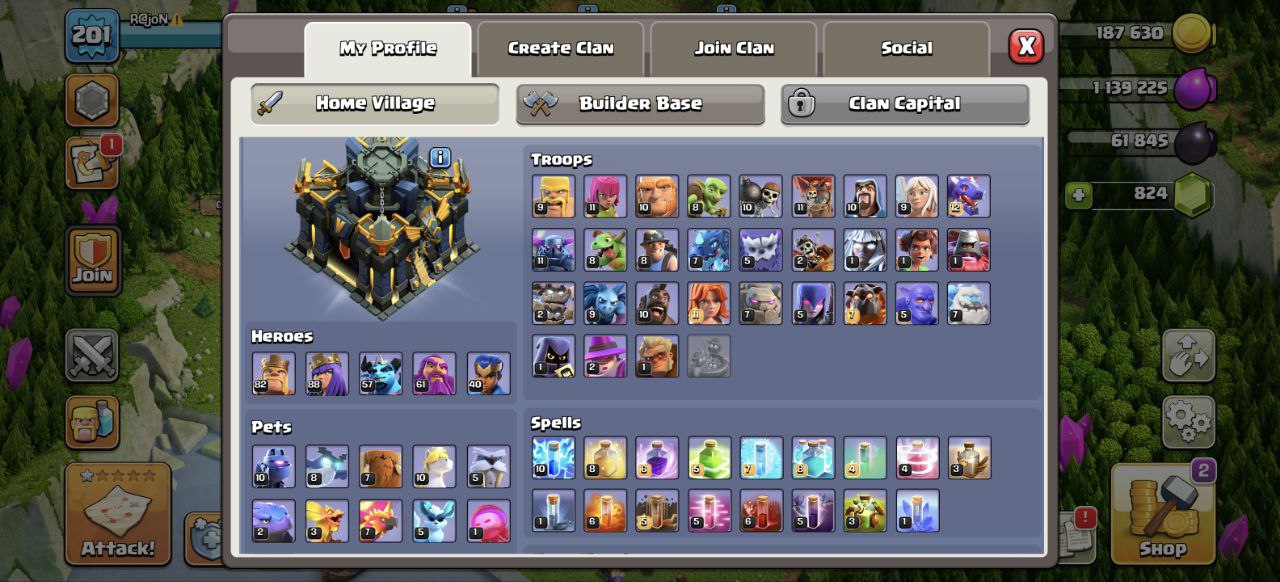
Task: Select the Social tab
Action: click(906, 48)
